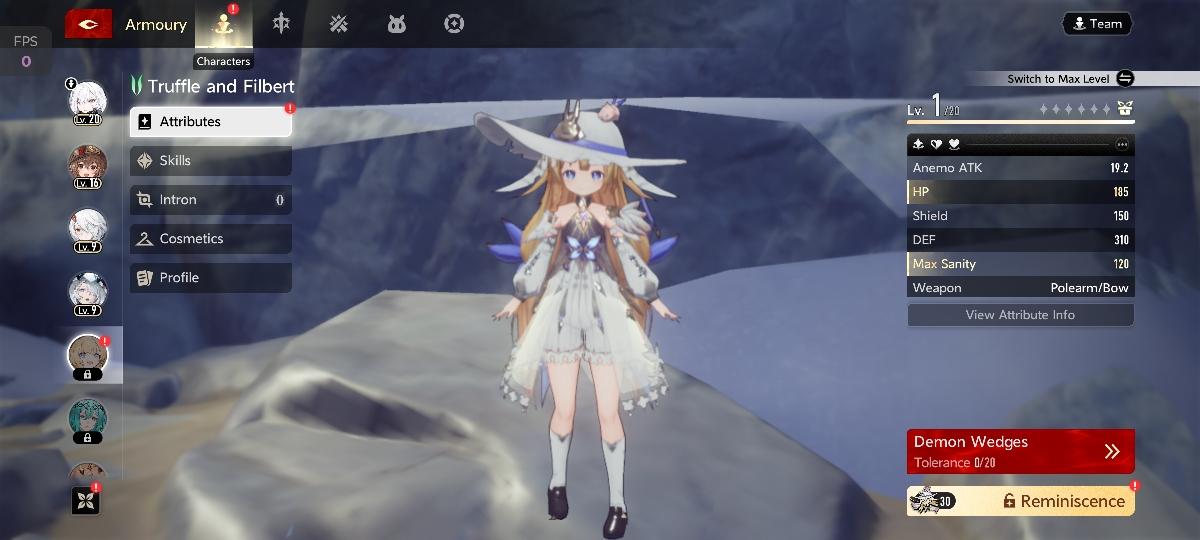
Task: Show the Cosmetics menu
Action: point(211,239)
